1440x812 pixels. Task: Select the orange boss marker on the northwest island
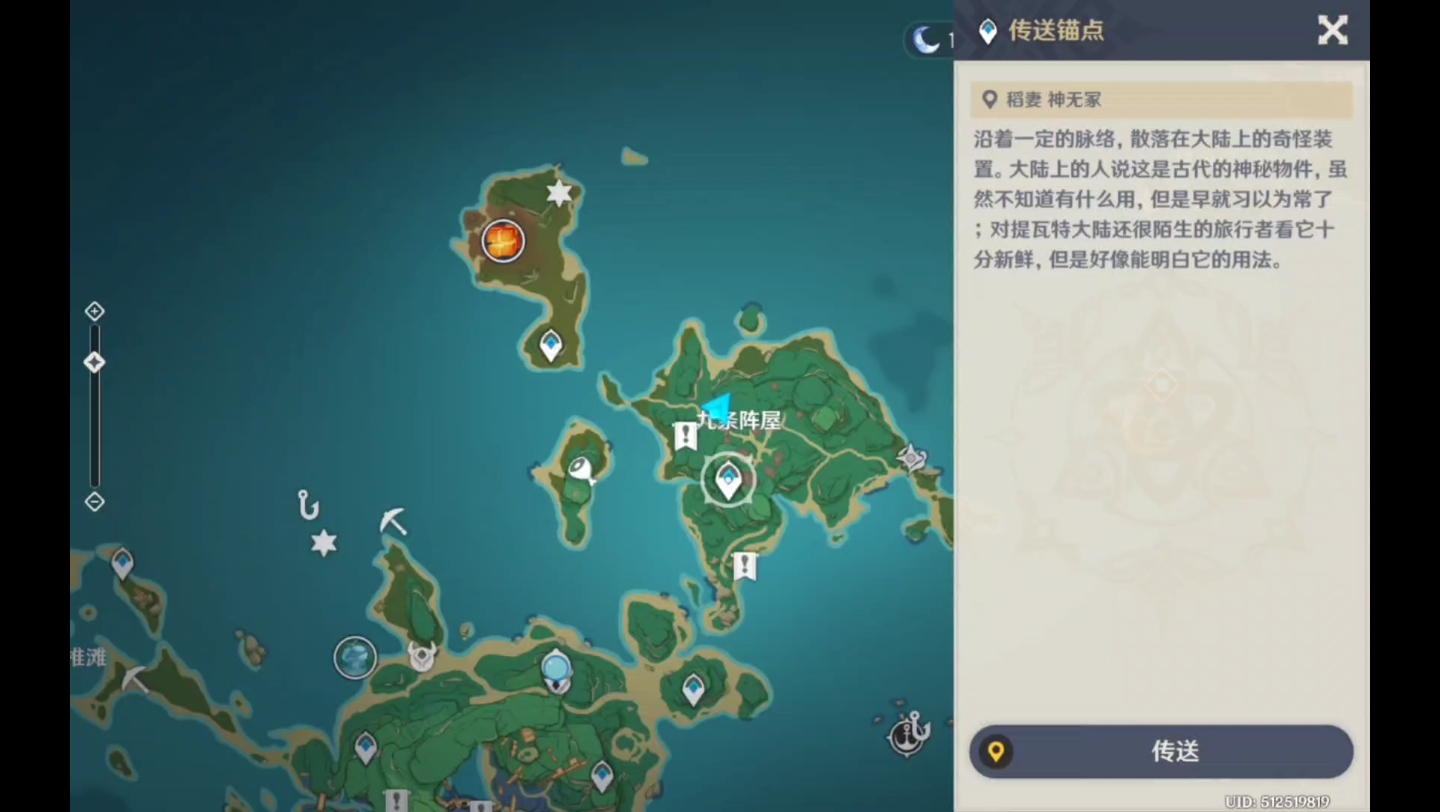coord(502,241)
